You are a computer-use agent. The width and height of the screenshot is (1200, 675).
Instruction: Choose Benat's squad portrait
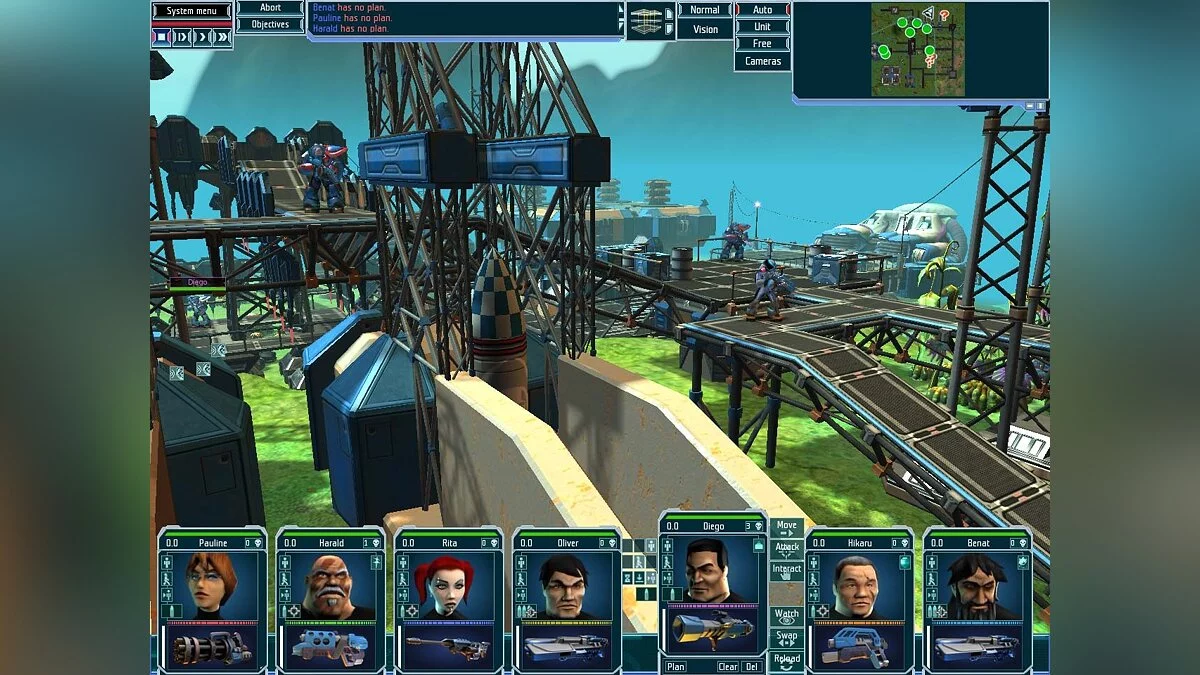pyautogui.click(x=978, y=584)
